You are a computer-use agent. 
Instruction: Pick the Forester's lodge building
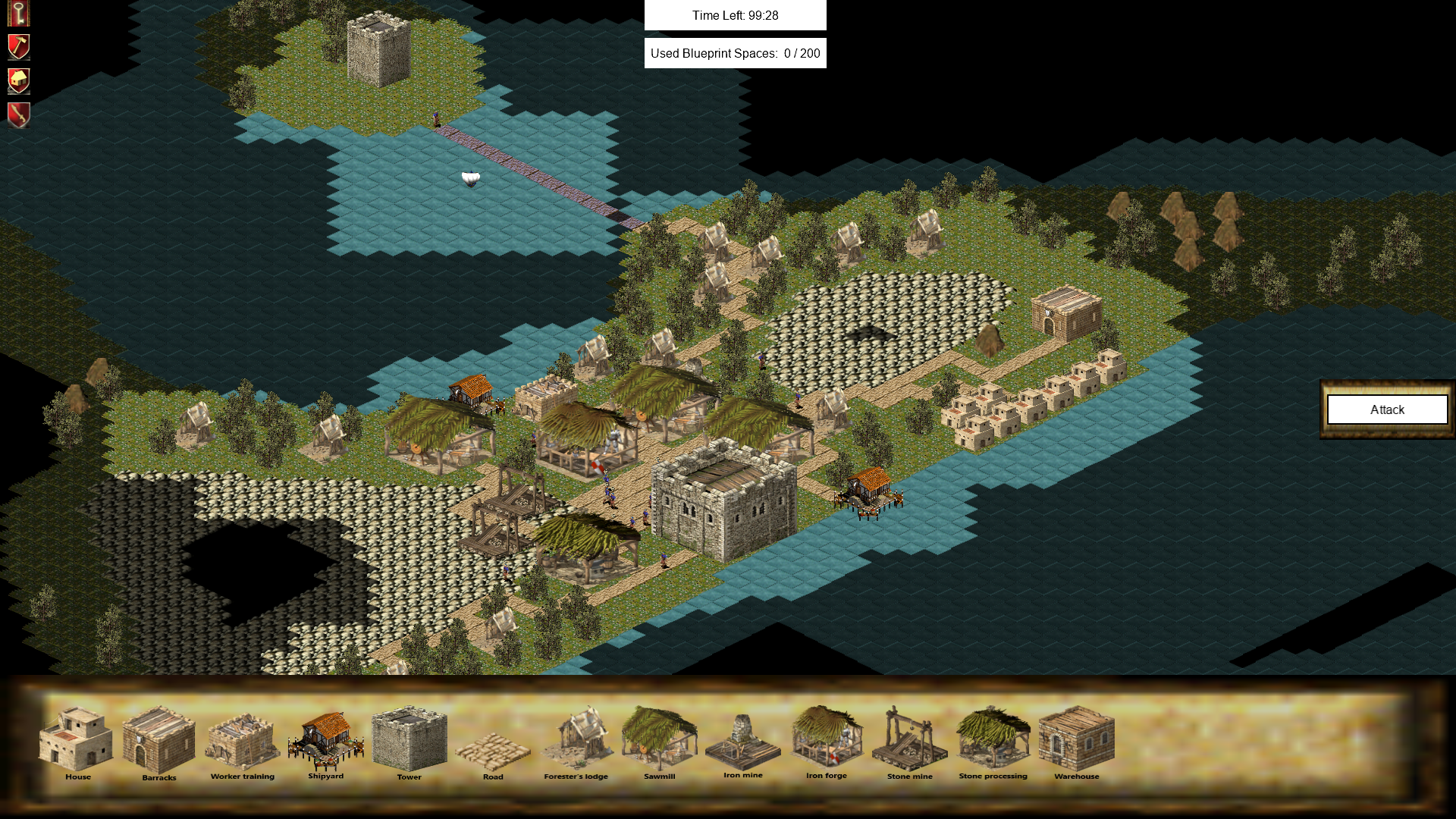[576, 739]
